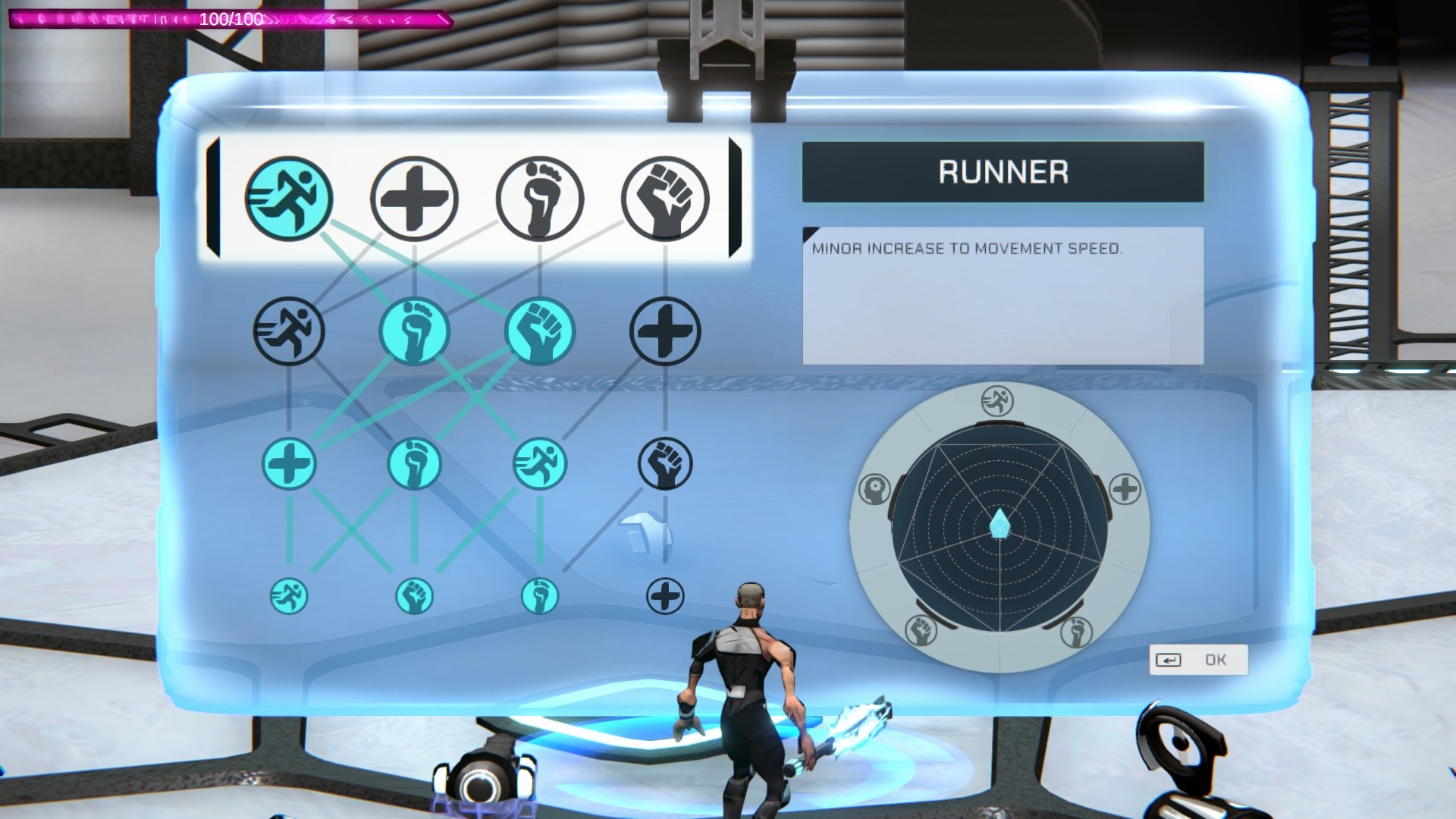Click the enter key icon beside OK
The width and height of the screenshot is (1456, 819).
tap(1169, 659)
